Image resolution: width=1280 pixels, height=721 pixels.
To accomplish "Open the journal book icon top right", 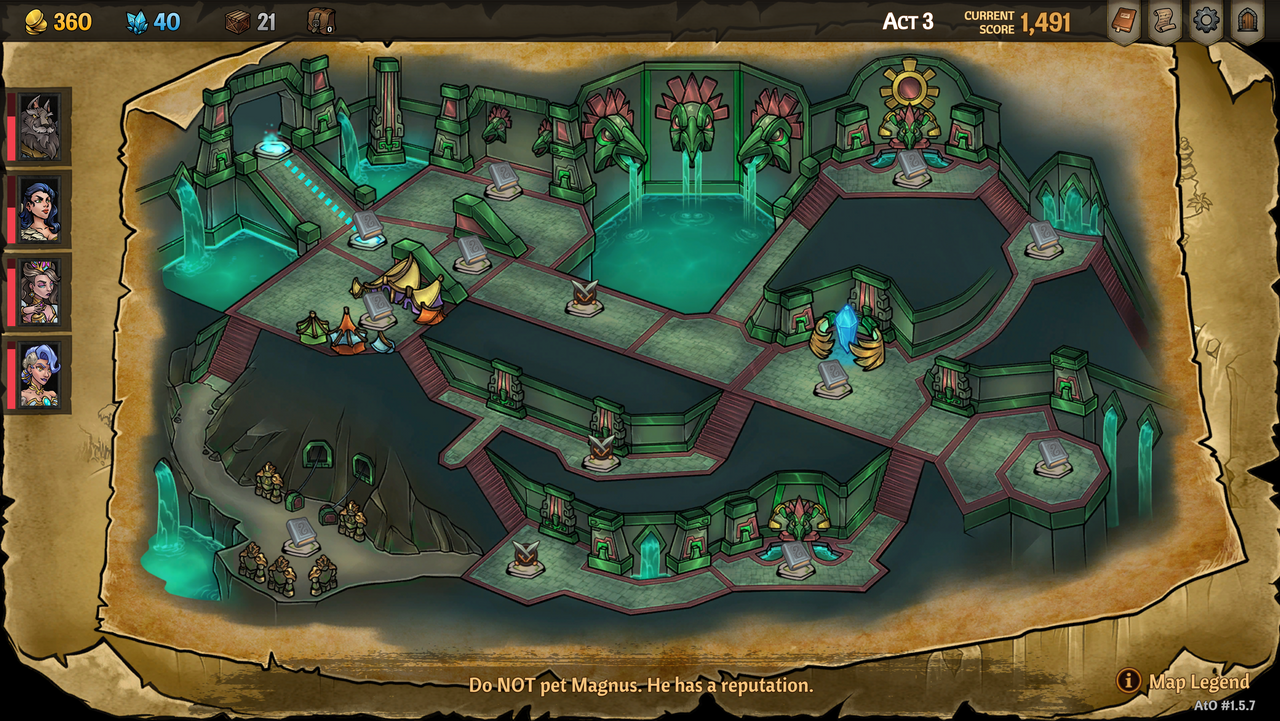I will tap(1122, 20).
